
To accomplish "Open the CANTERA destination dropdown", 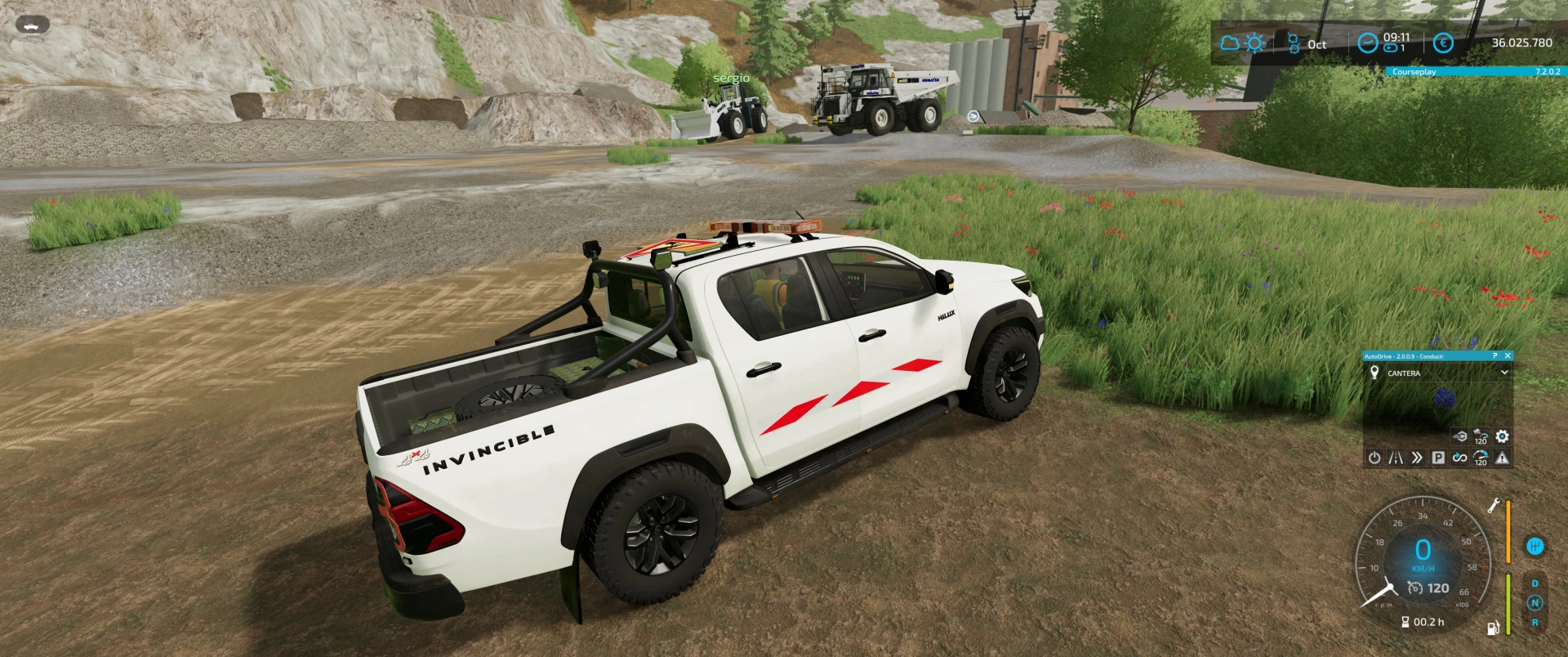I will pos(1504,373).
